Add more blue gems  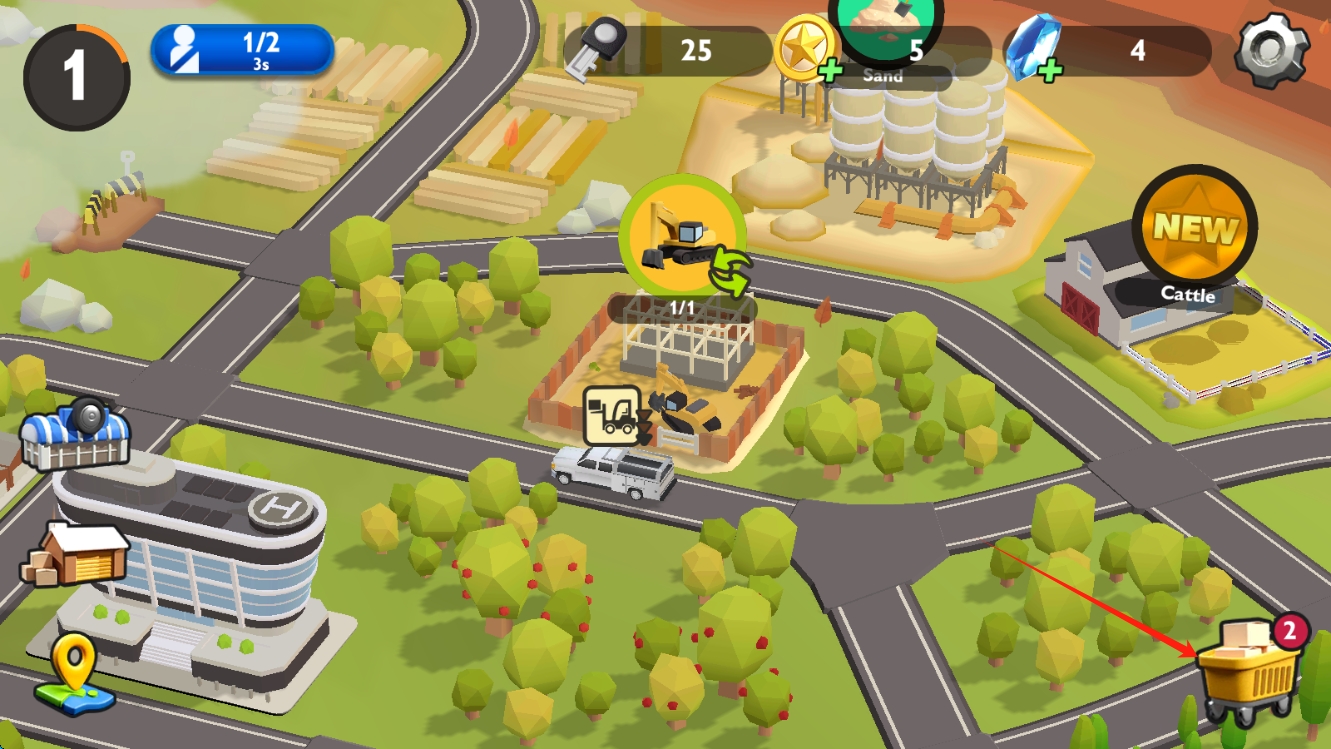[1050, 71]
